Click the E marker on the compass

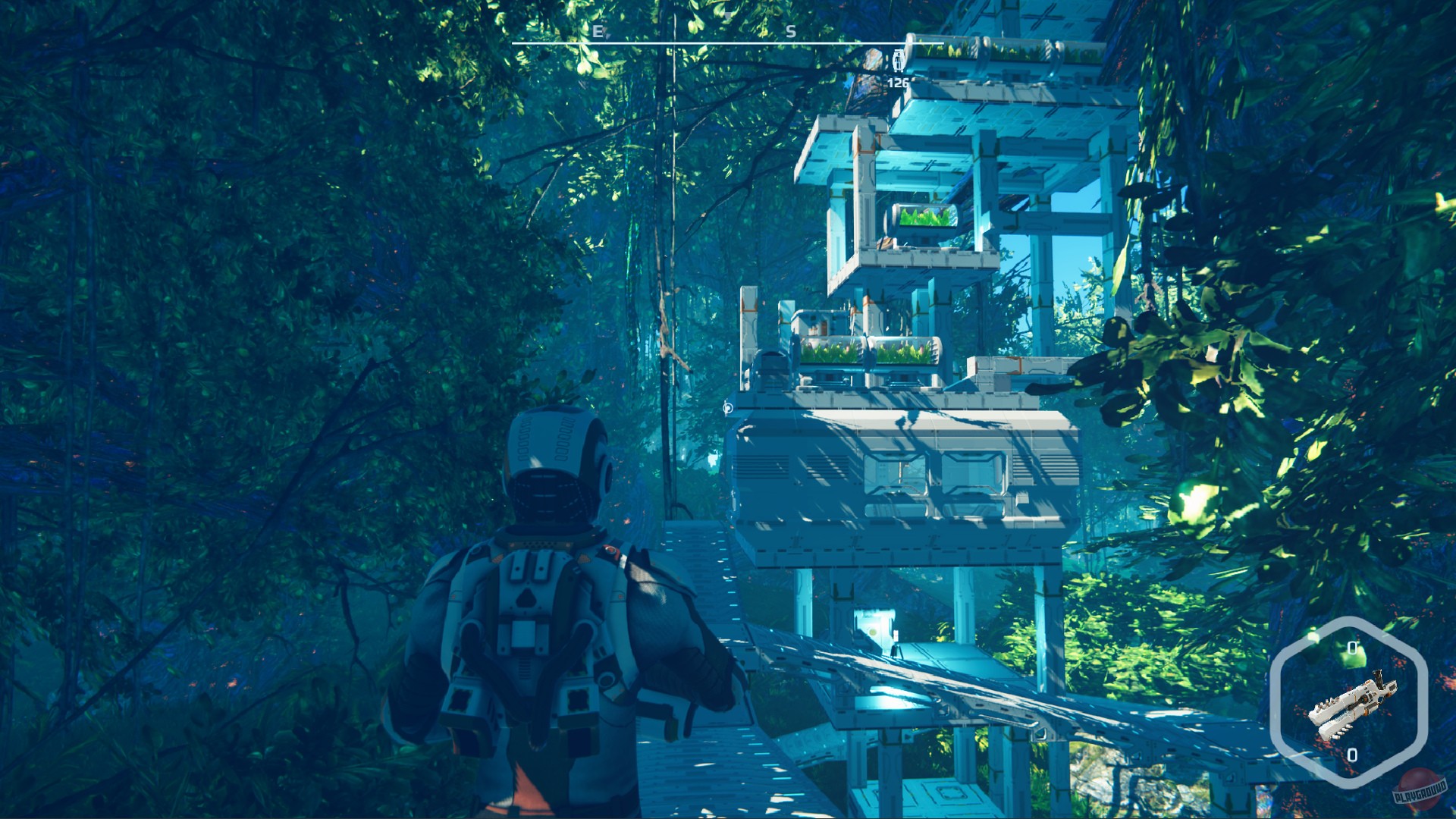pyautogui.click(x=599, y=33)
